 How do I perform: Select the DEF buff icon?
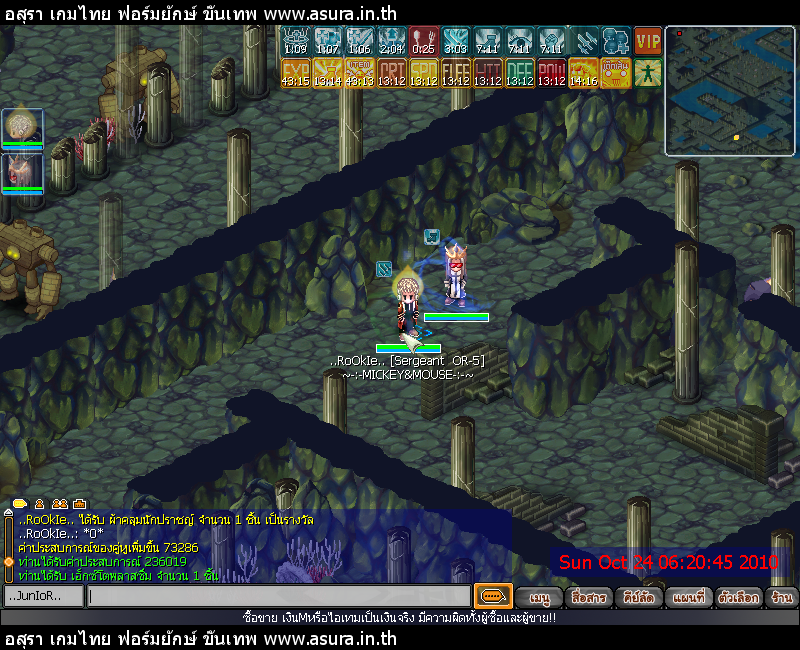coord(519,73)
